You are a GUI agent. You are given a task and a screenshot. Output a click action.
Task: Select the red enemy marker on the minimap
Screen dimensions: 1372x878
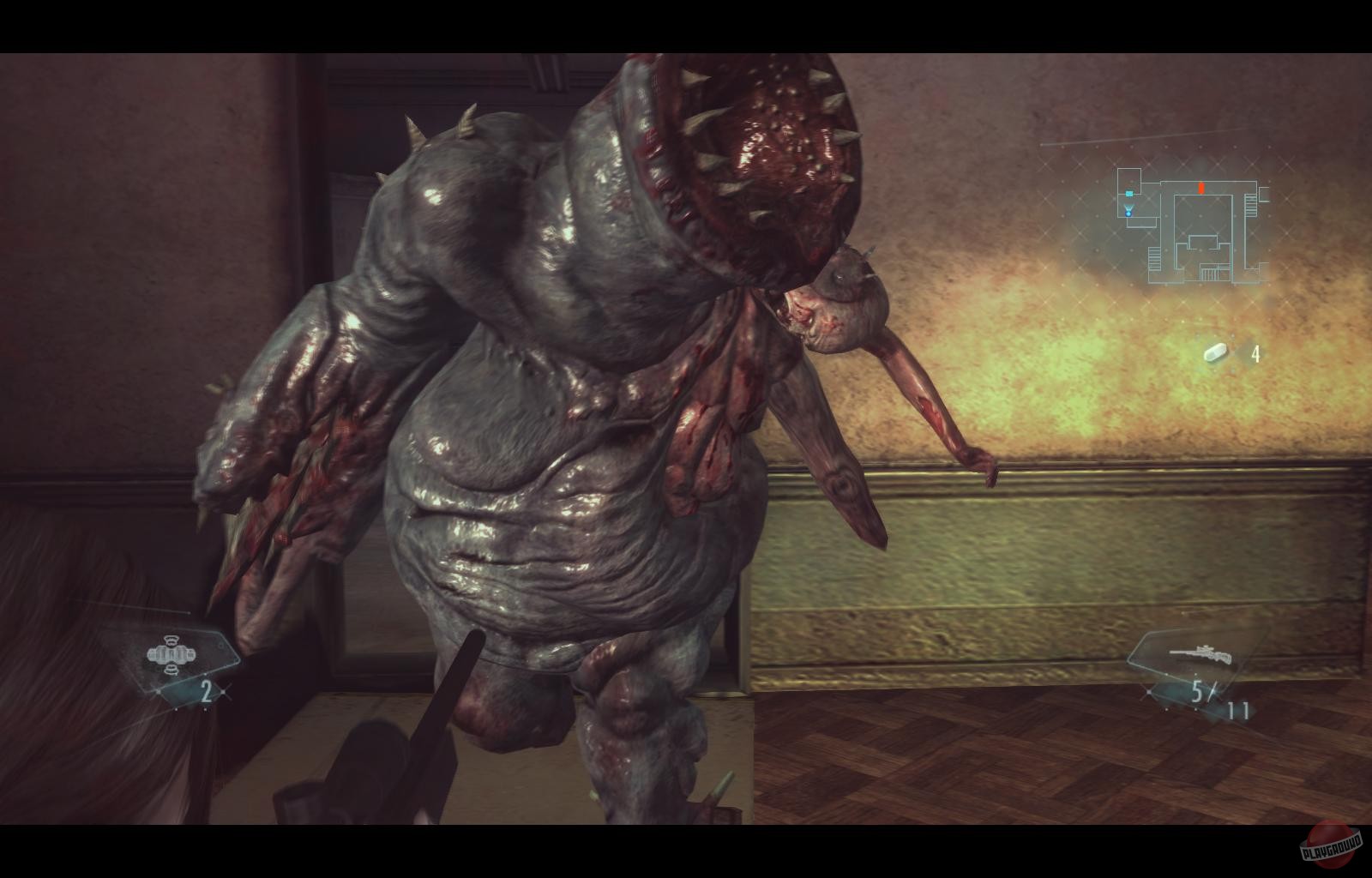point(1200,188)
